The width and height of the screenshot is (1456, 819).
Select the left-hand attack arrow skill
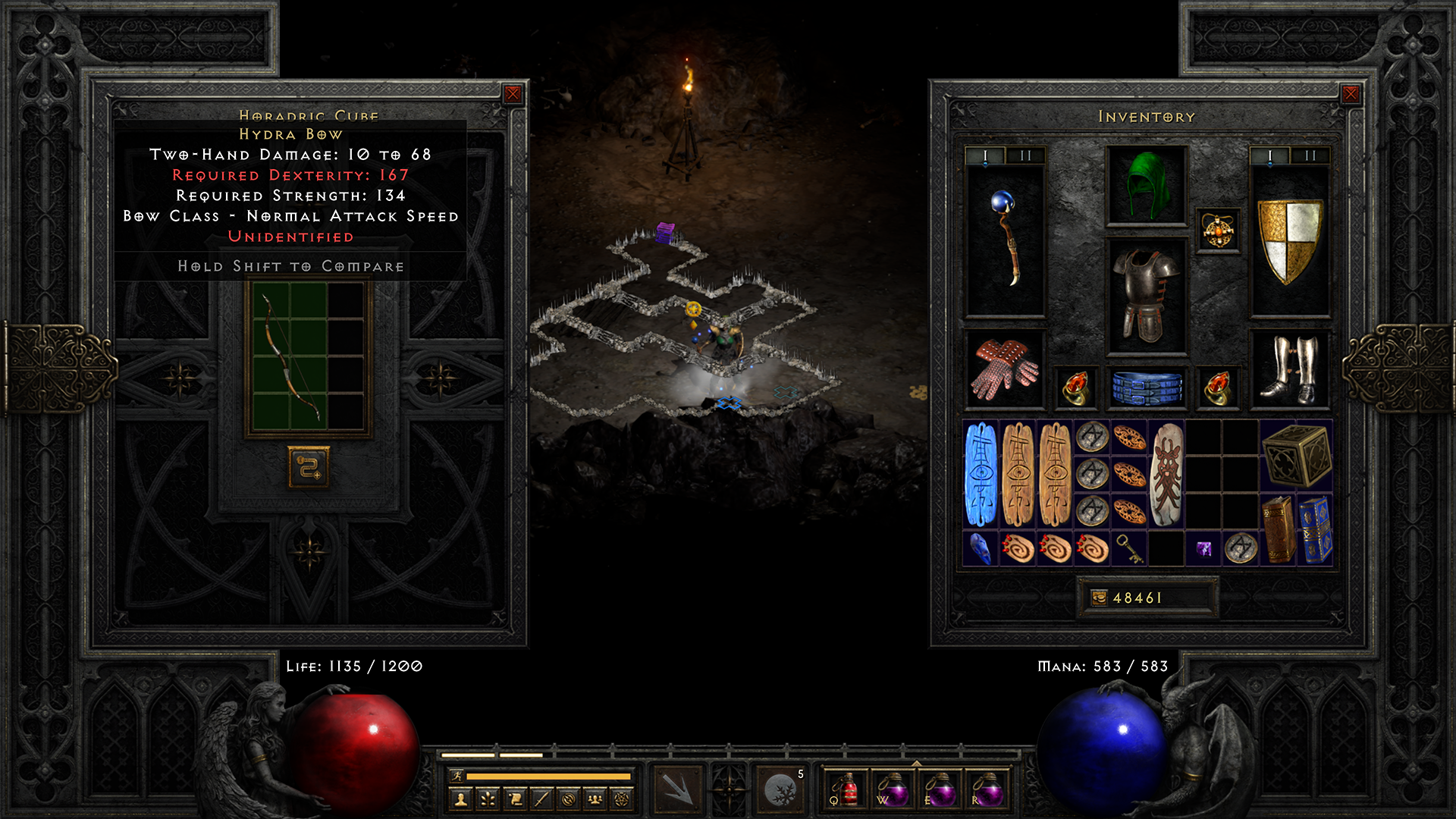point(677,791)
